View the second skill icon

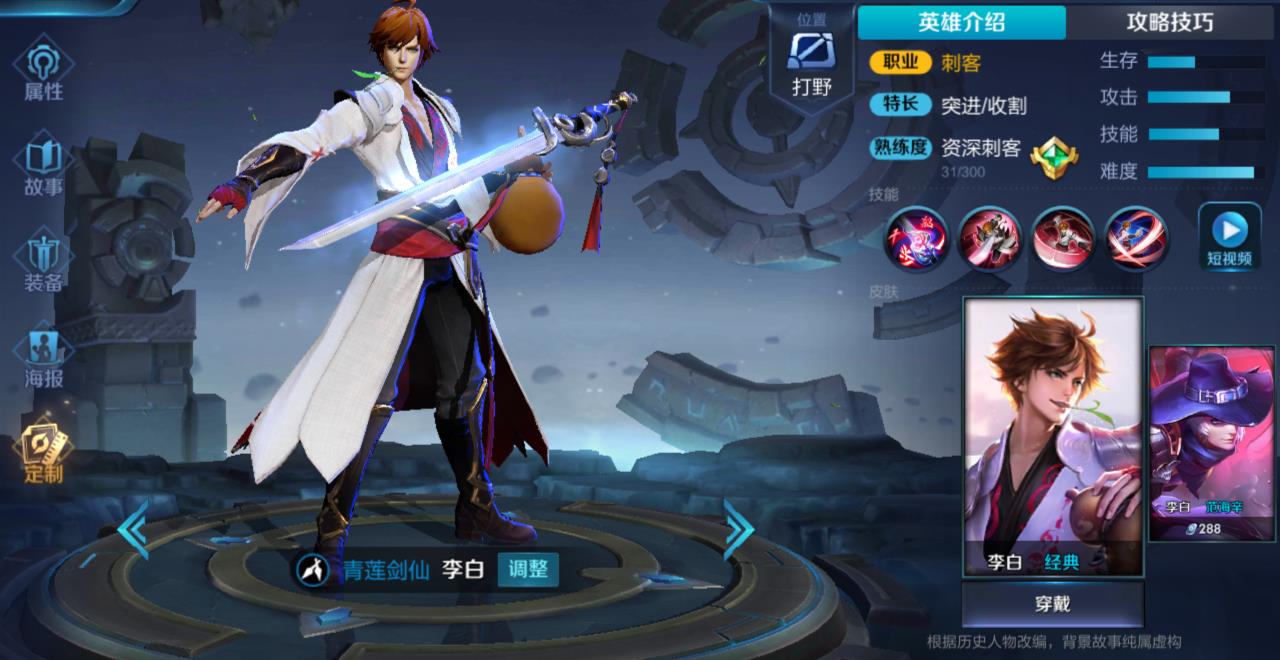[989, 238]
